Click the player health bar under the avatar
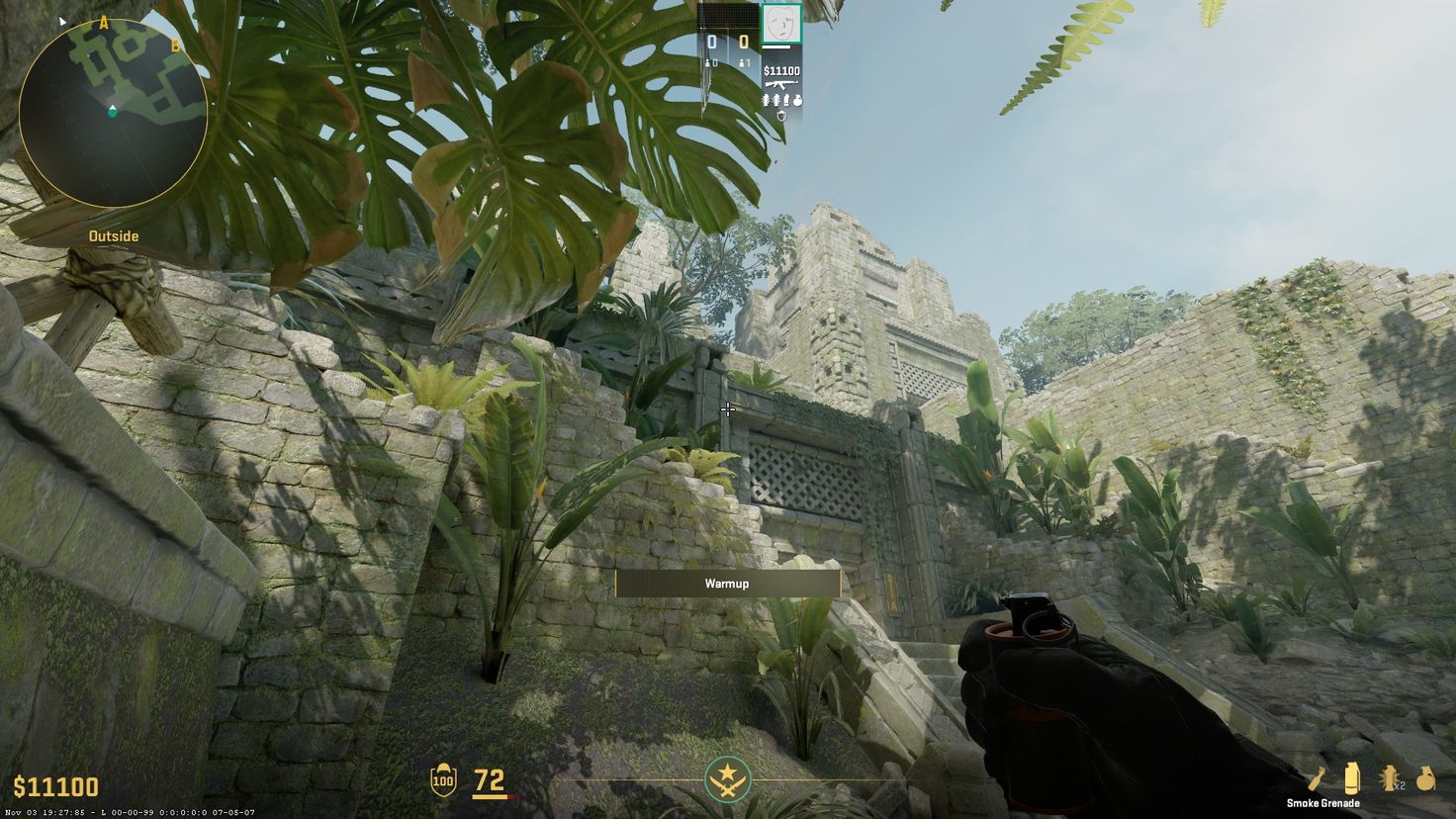Viewport: 1456px width, 819px height. [776, 46]
